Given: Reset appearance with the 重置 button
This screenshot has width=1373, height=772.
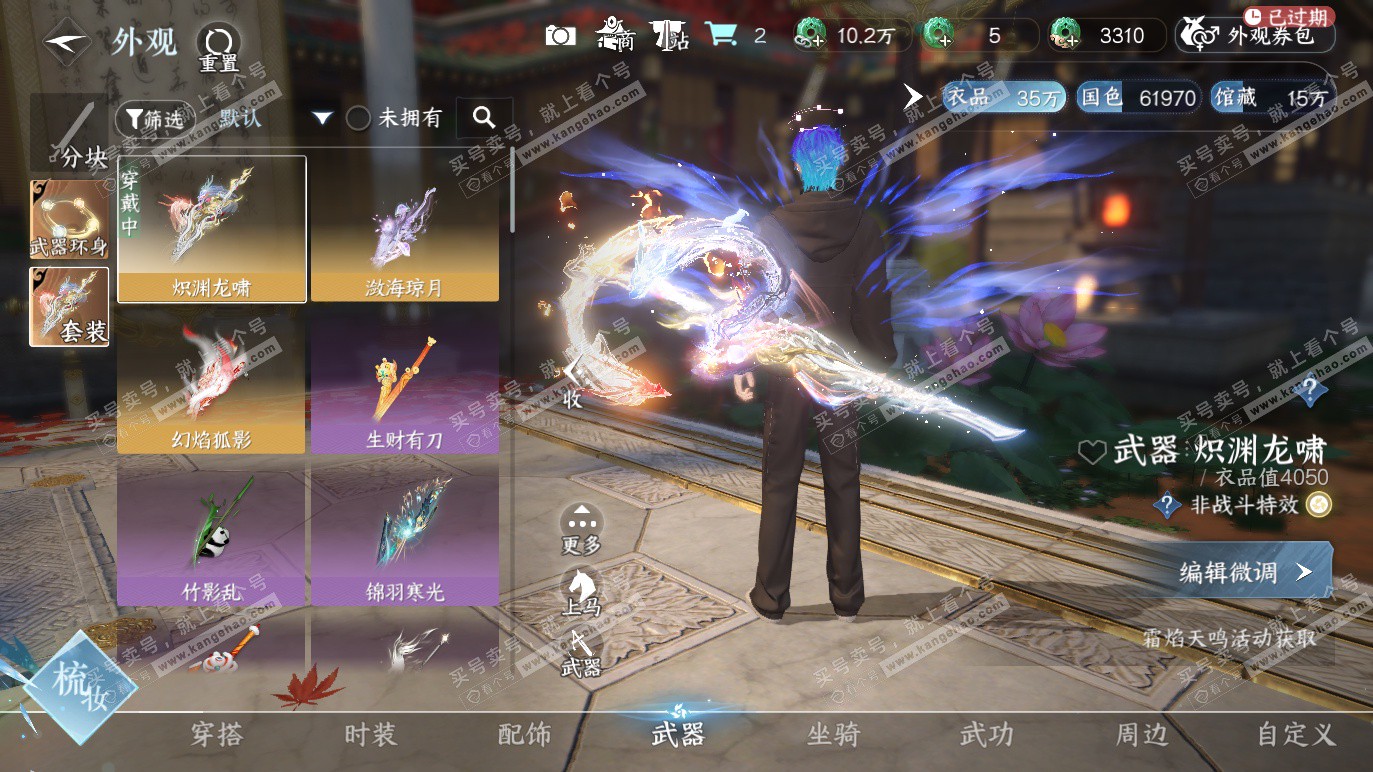Looking at the screenshot, I should 218,47.
